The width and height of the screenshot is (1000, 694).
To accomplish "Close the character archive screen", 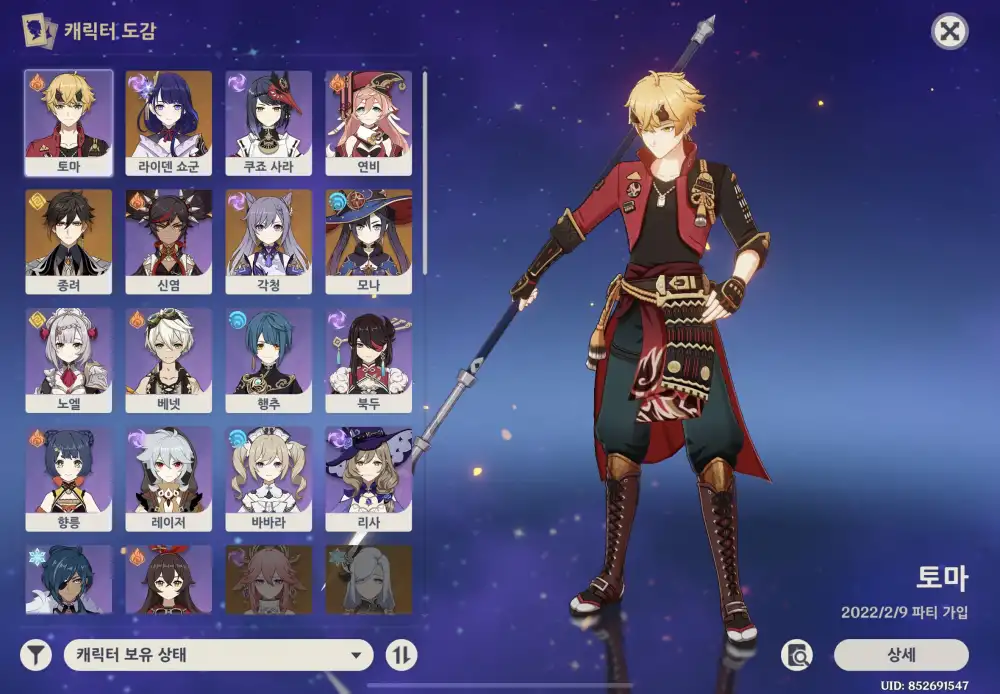I will tap(949, 31).
